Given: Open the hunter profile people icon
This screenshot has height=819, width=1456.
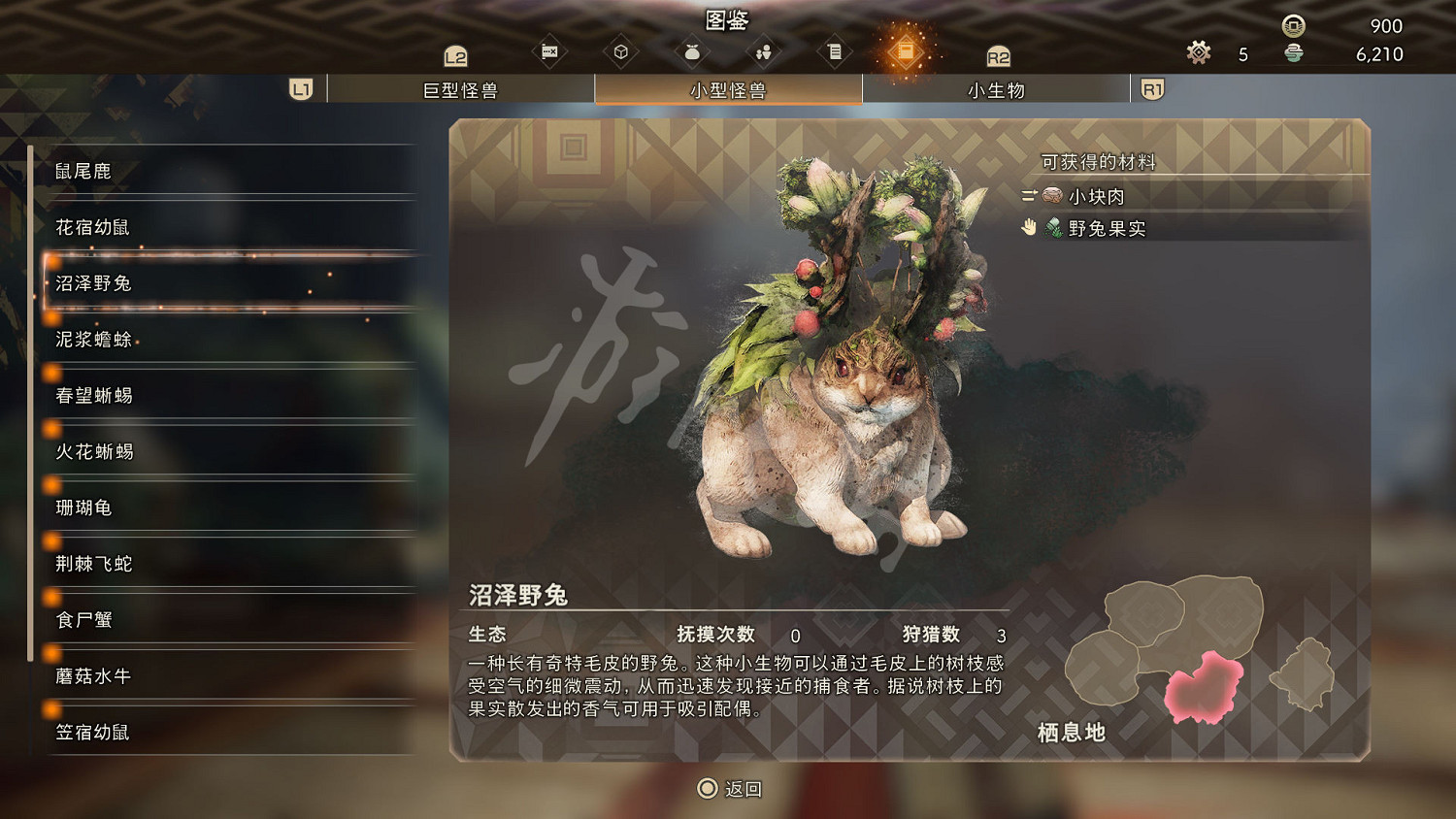Looking at the screenshot, I should pos(763,51).
